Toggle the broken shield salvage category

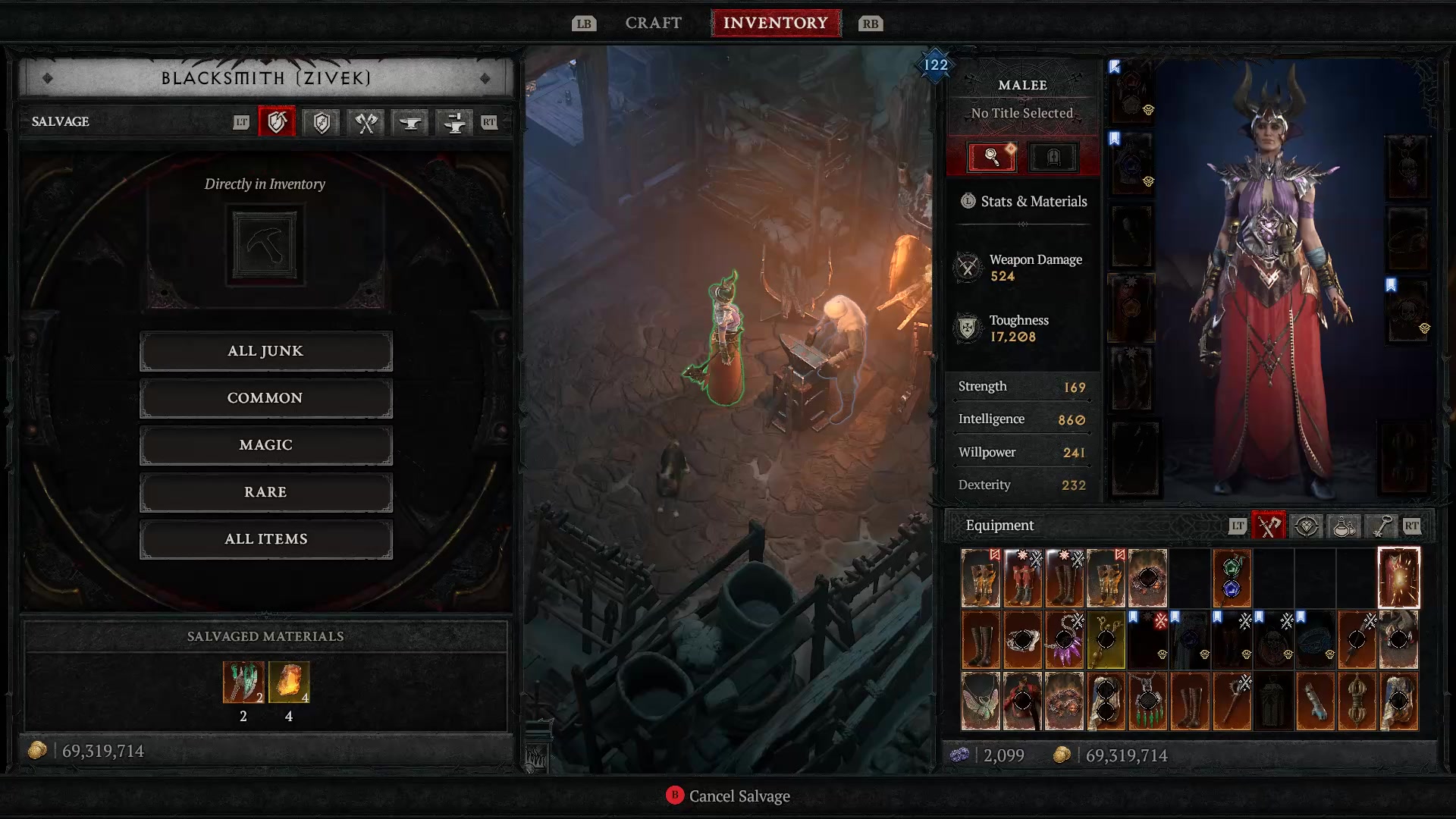[277, 122]
